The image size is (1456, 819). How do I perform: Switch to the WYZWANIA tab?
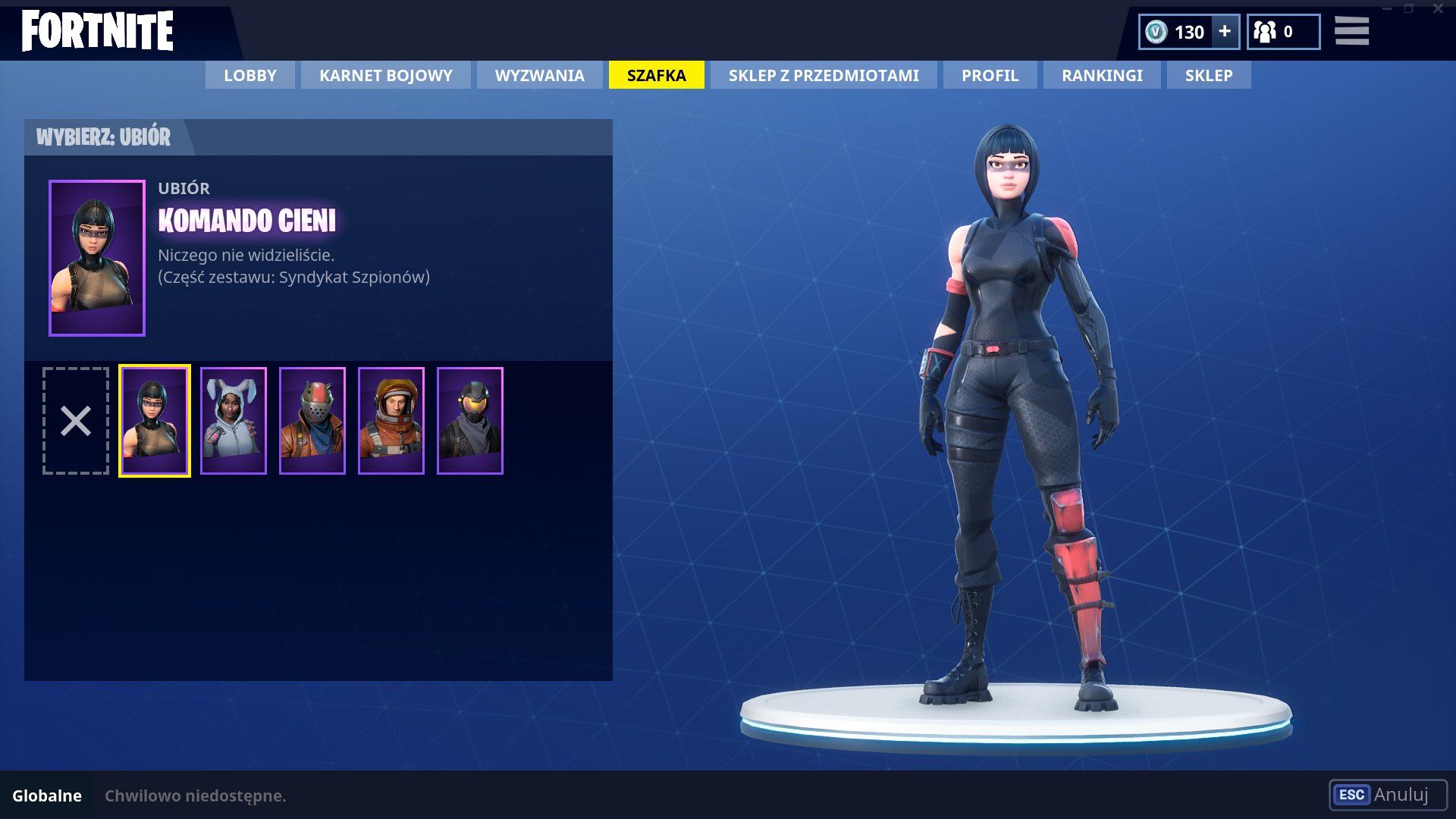click(538, 75)
